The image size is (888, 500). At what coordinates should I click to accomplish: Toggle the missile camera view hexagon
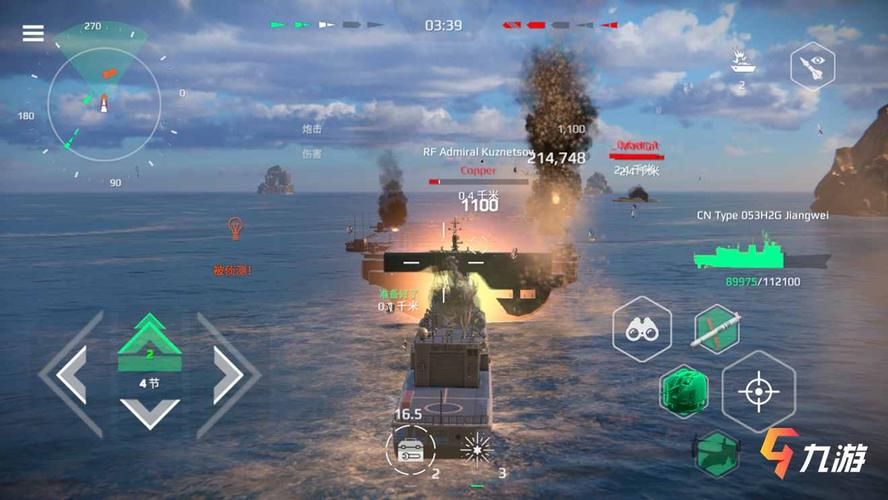point(812,67)
